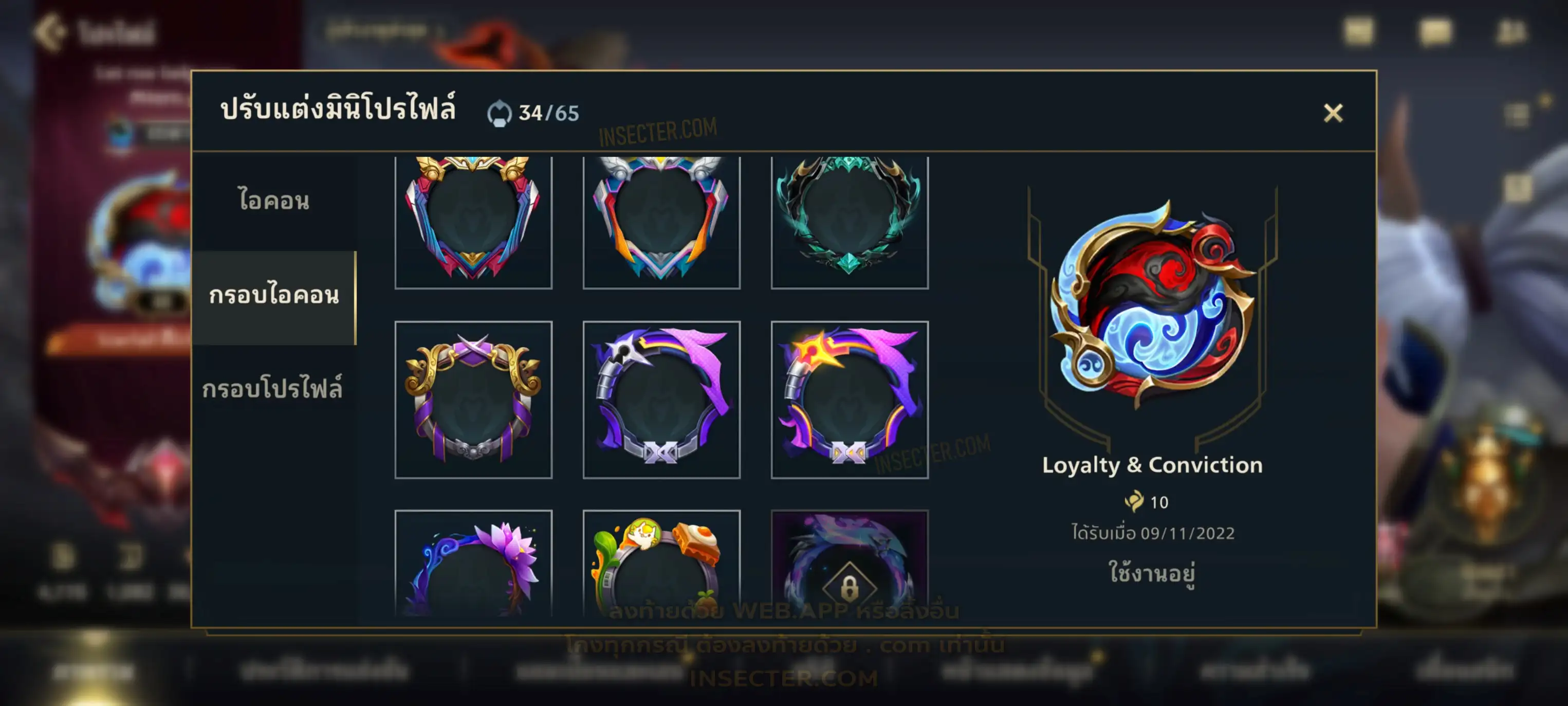The image size is (1568, 706).
Task: Select the silver-winged orange and blue frame
Action: click(x=661, y=221)
